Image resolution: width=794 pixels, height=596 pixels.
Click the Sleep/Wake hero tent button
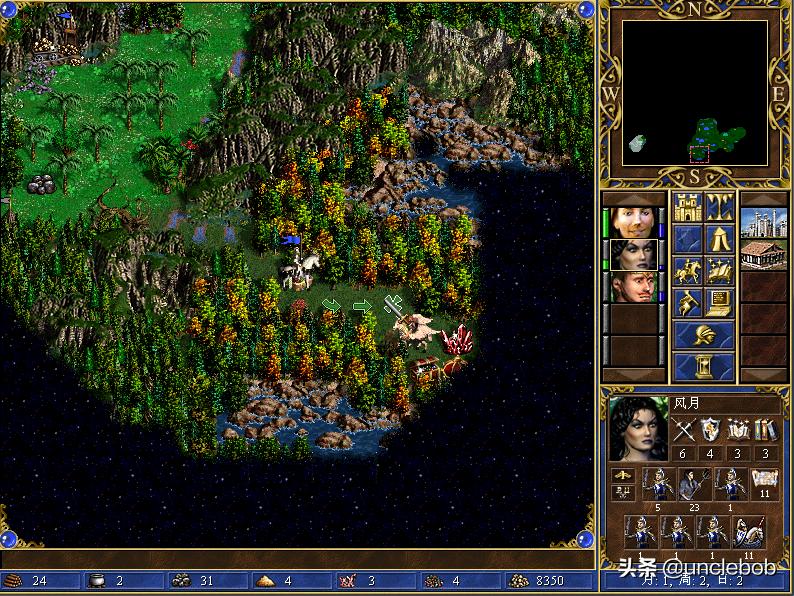coord(719,238)
